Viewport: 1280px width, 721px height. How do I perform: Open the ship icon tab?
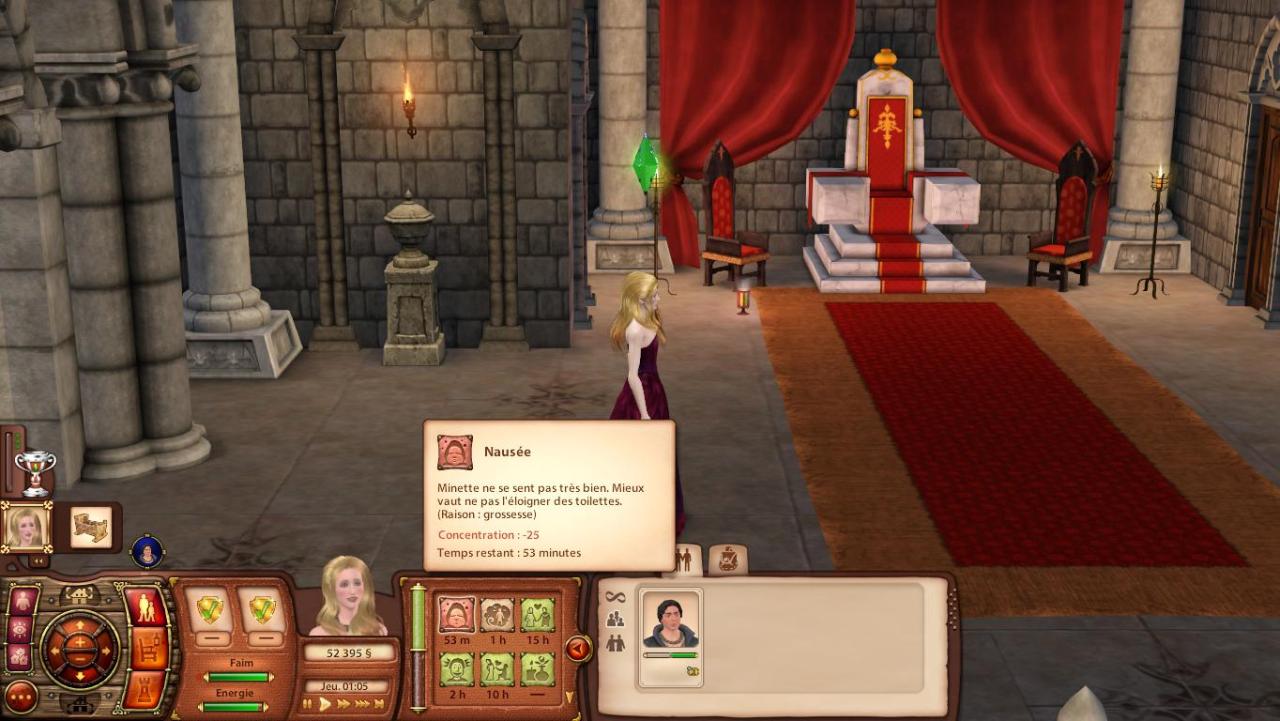[x=729, y=560]
